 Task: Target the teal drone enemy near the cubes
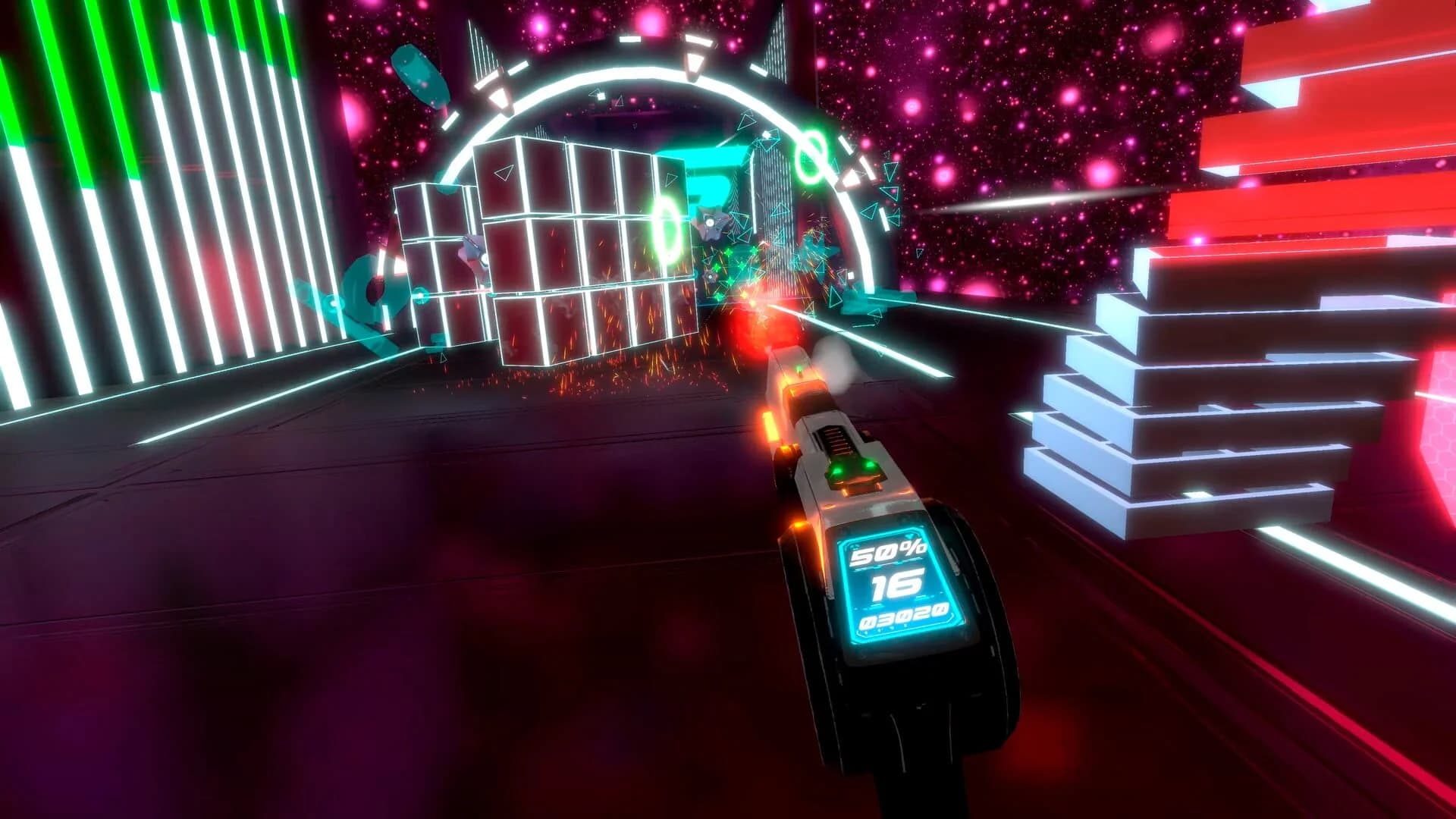tap(709, 224)
